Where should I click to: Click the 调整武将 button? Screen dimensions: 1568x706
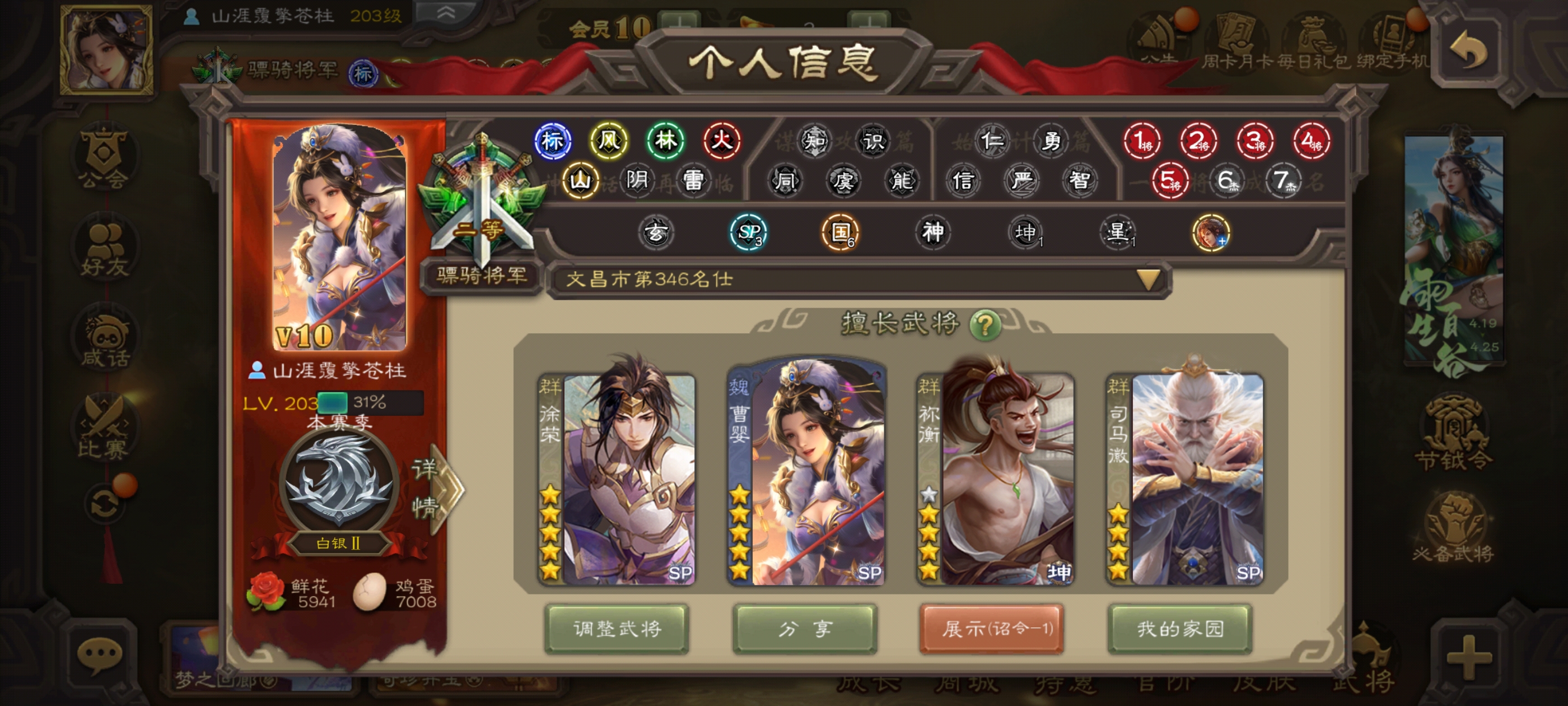click(617, 629)
